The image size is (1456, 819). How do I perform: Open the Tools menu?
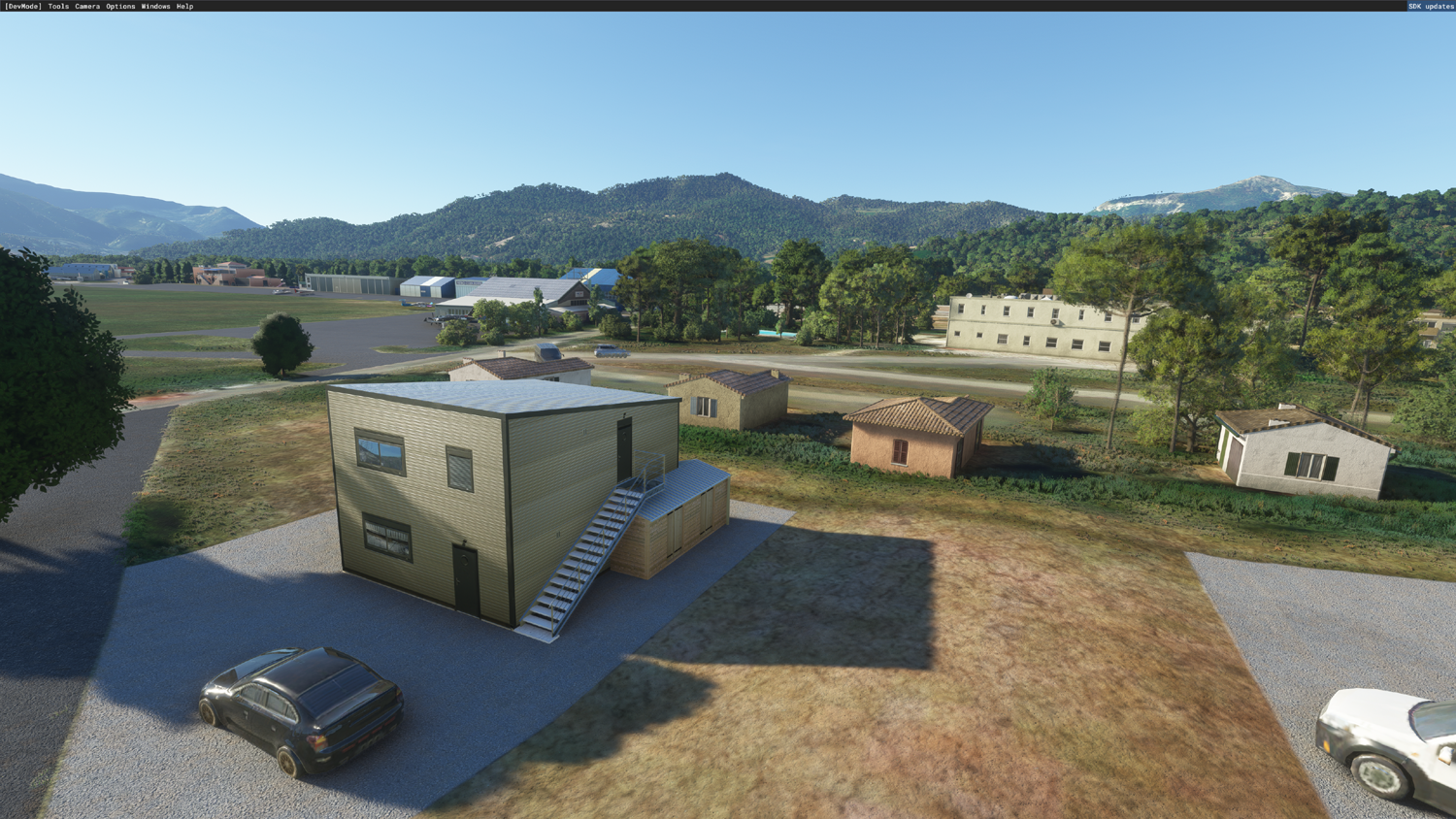tap(58, 6)
